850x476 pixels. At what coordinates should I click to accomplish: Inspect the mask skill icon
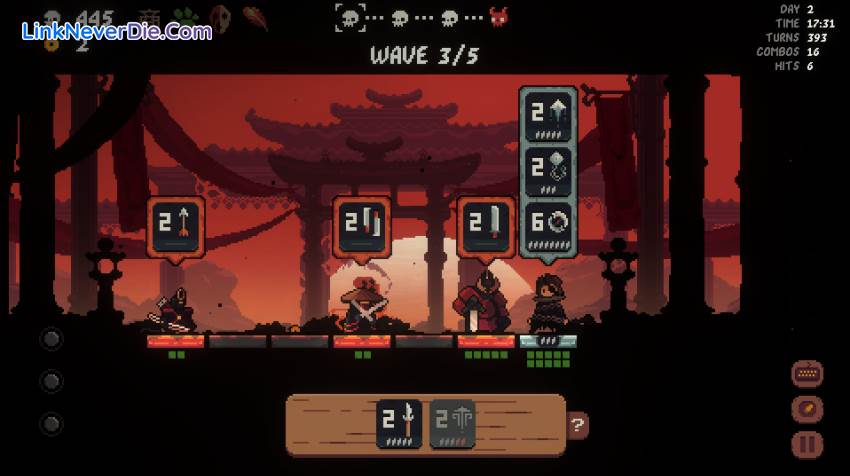click(220, 18)
